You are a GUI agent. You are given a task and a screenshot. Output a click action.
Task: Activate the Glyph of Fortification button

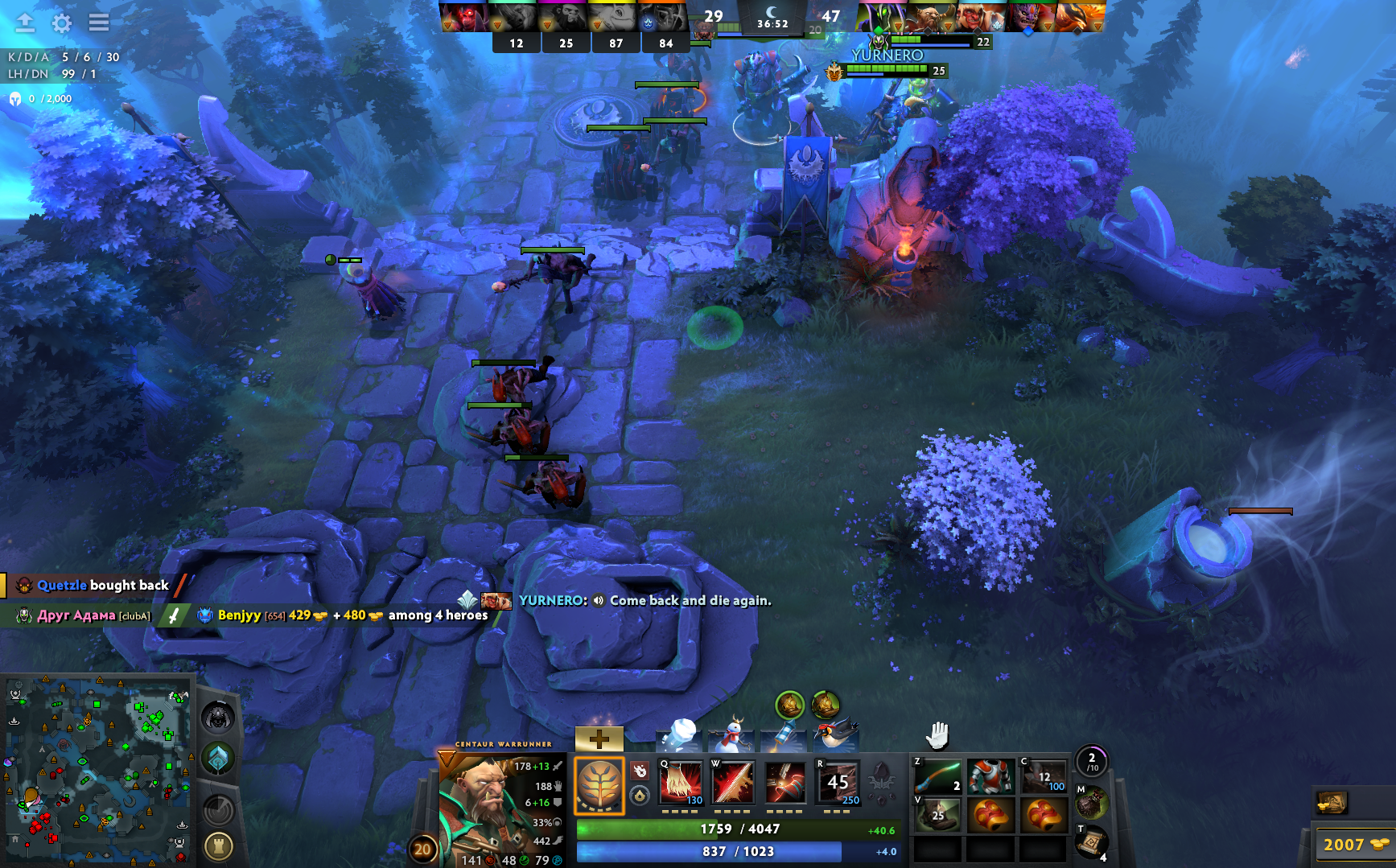pos(219,846)
